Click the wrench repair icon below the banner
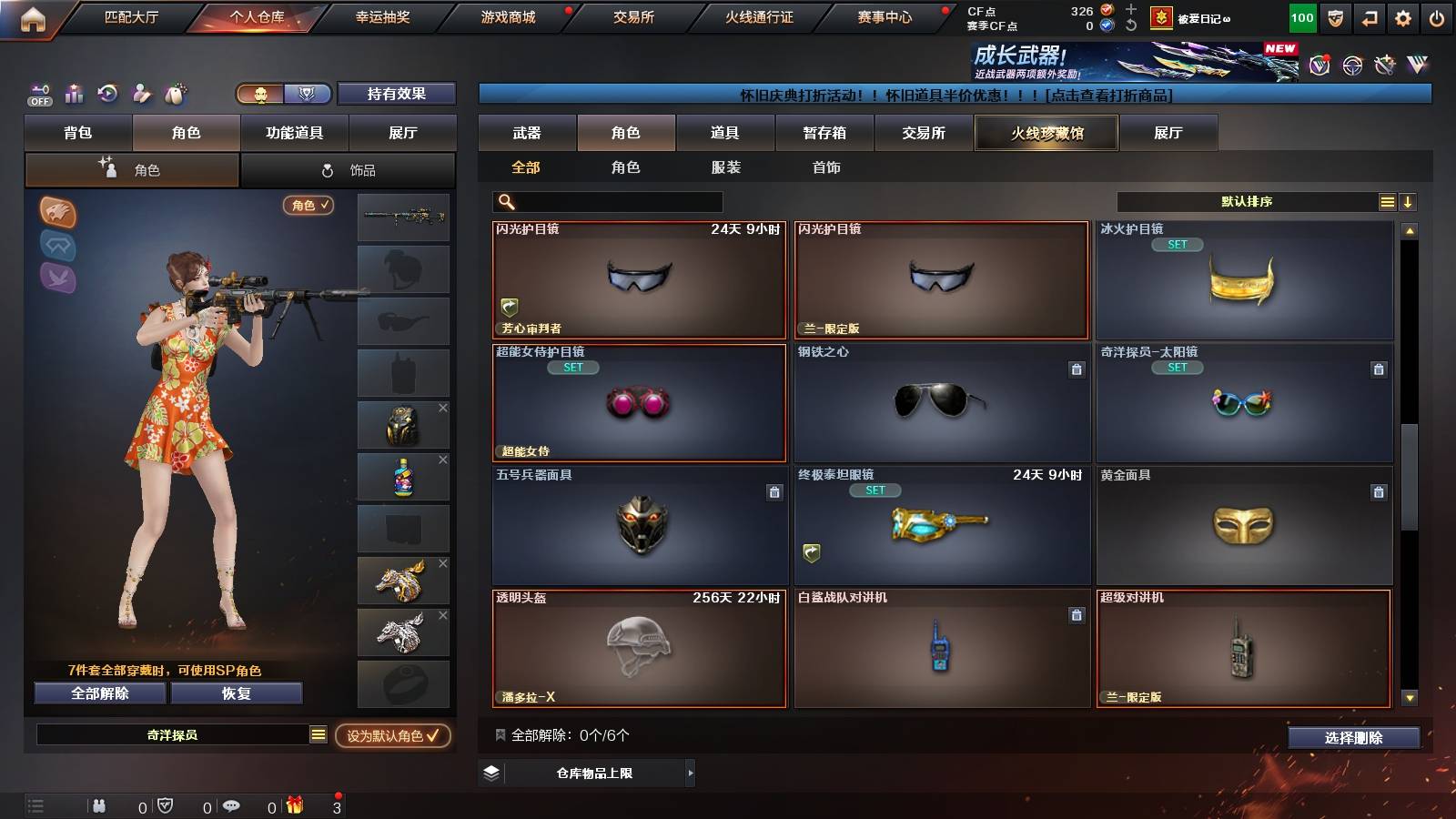The height and width of the screenshot is (819, 1456). pyautogui.click(x=1384, y=65)
